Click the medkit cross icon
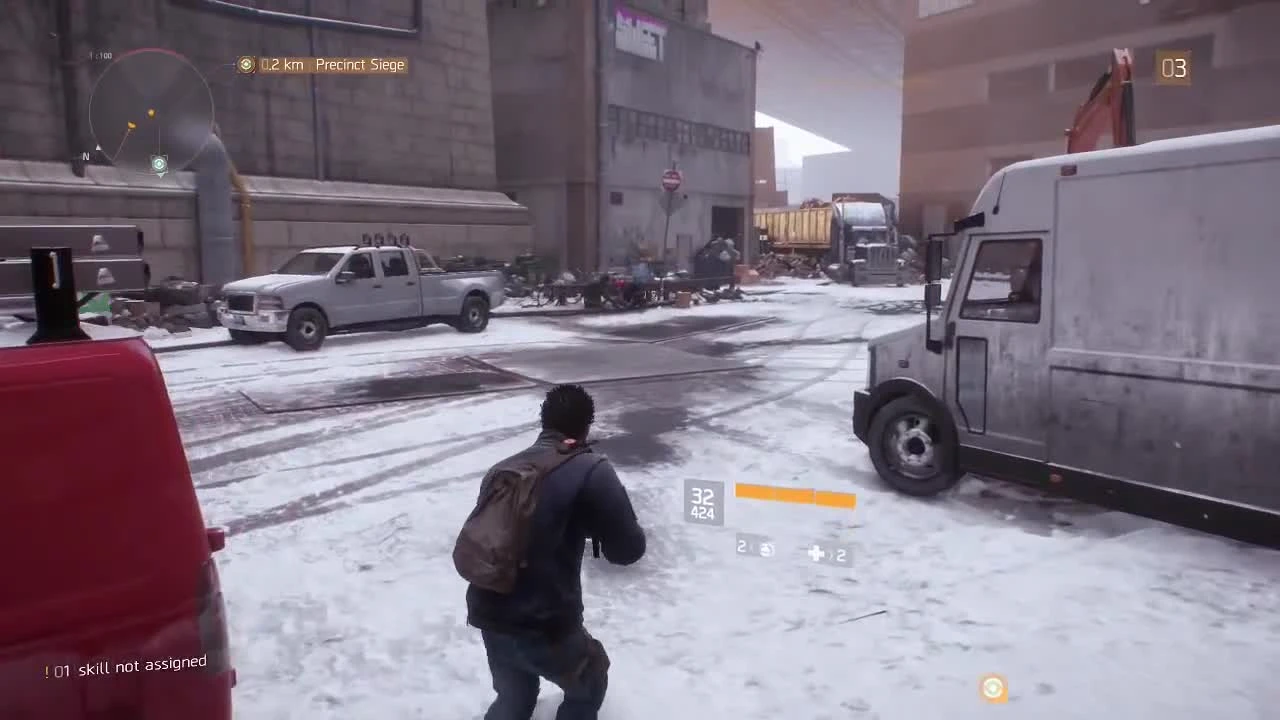 817,553
